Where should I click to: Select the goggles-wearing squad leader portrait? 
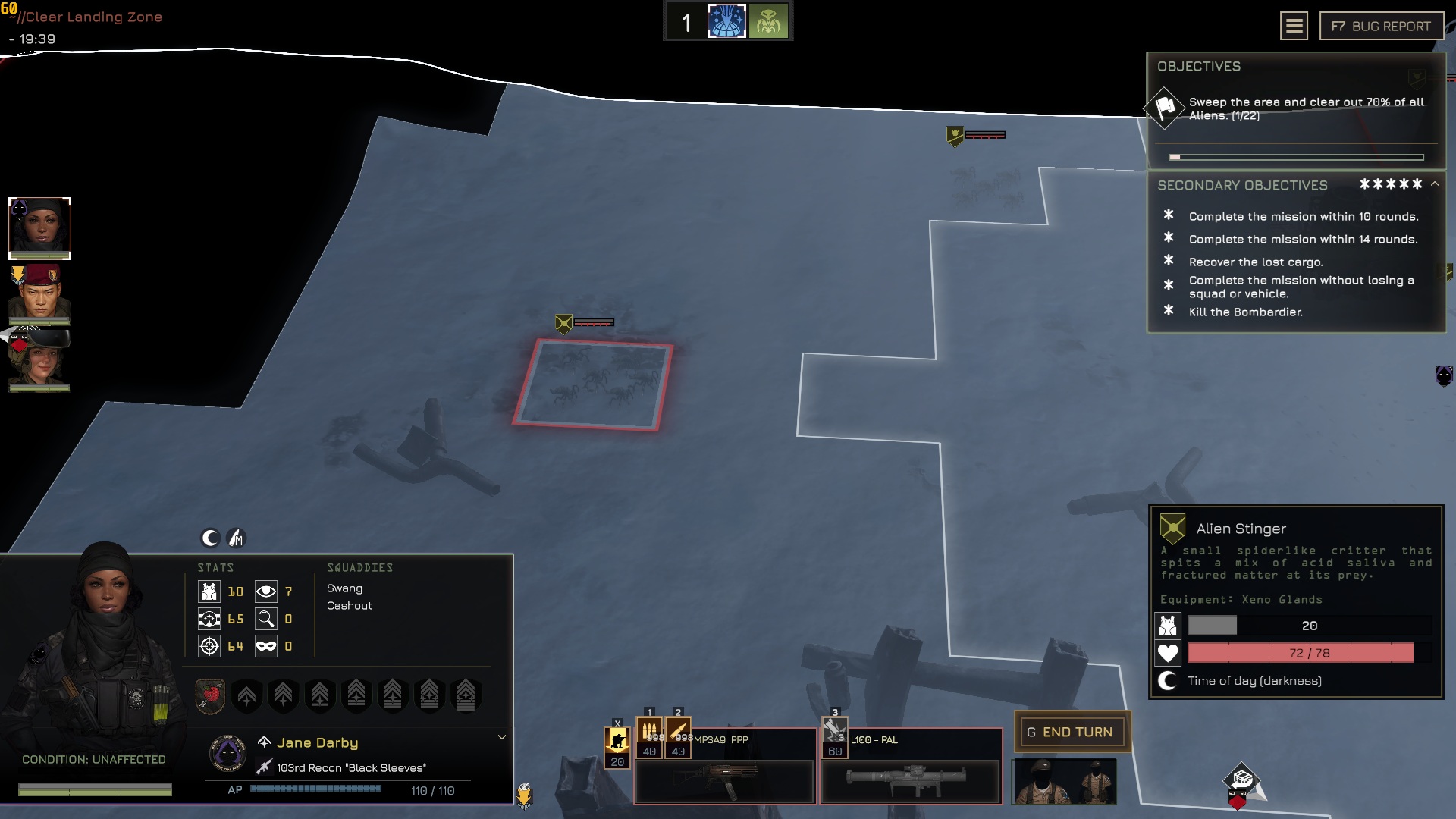point(39,359)
